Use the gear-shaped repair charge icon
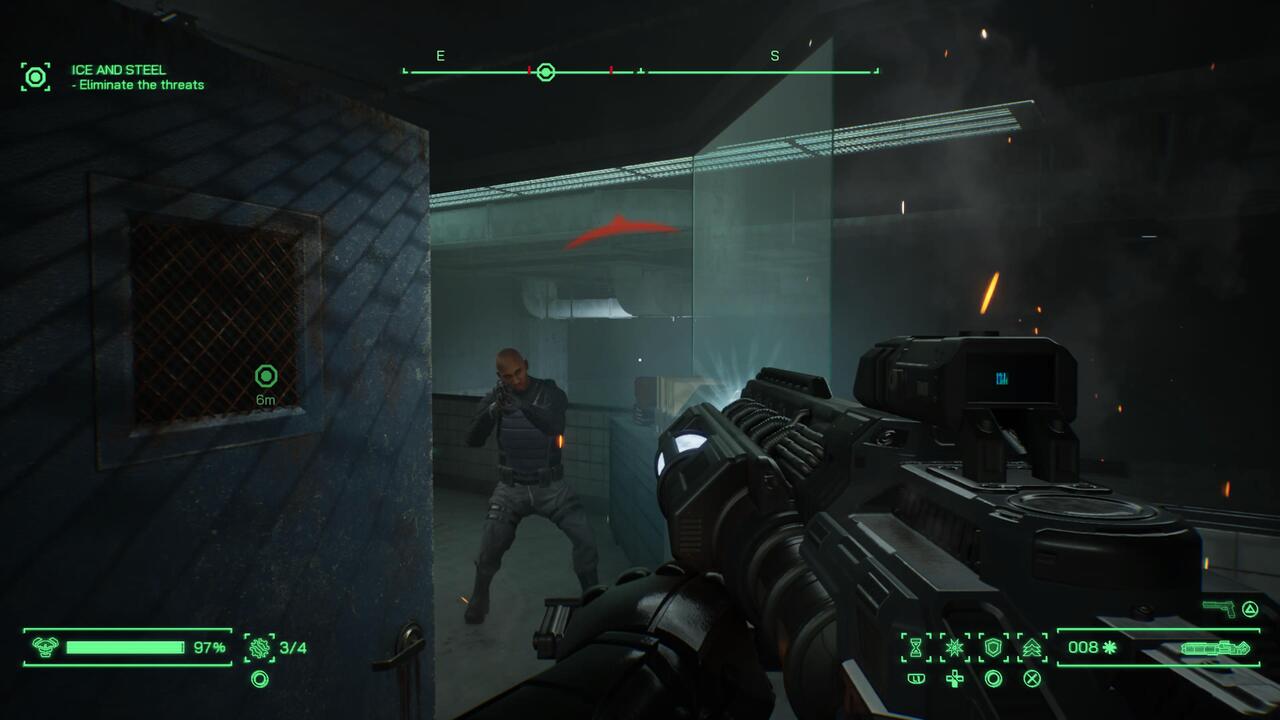The width and height of the screenshot is (1280, 720). click(259, 648)
